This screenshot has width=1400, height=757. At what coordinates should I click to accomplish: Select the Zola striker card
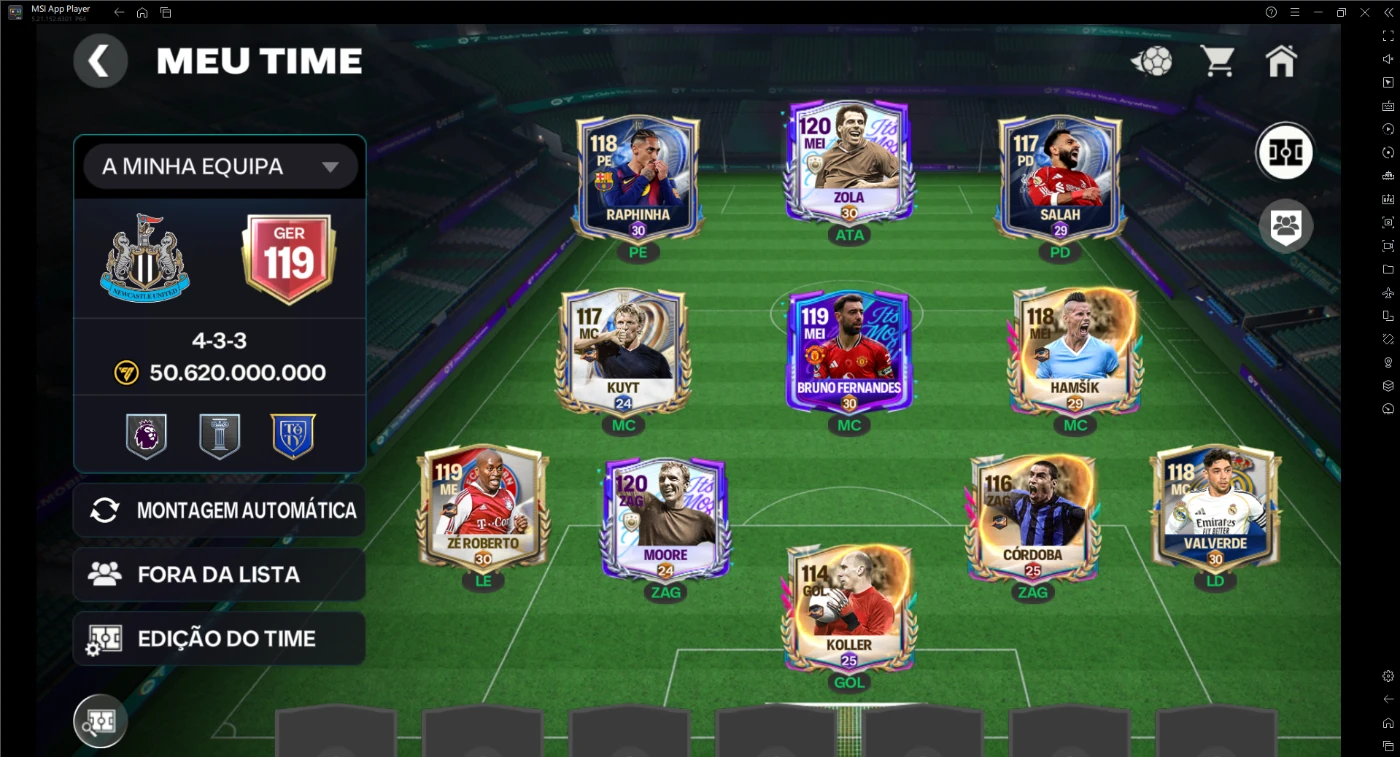[x=849, y=160]
